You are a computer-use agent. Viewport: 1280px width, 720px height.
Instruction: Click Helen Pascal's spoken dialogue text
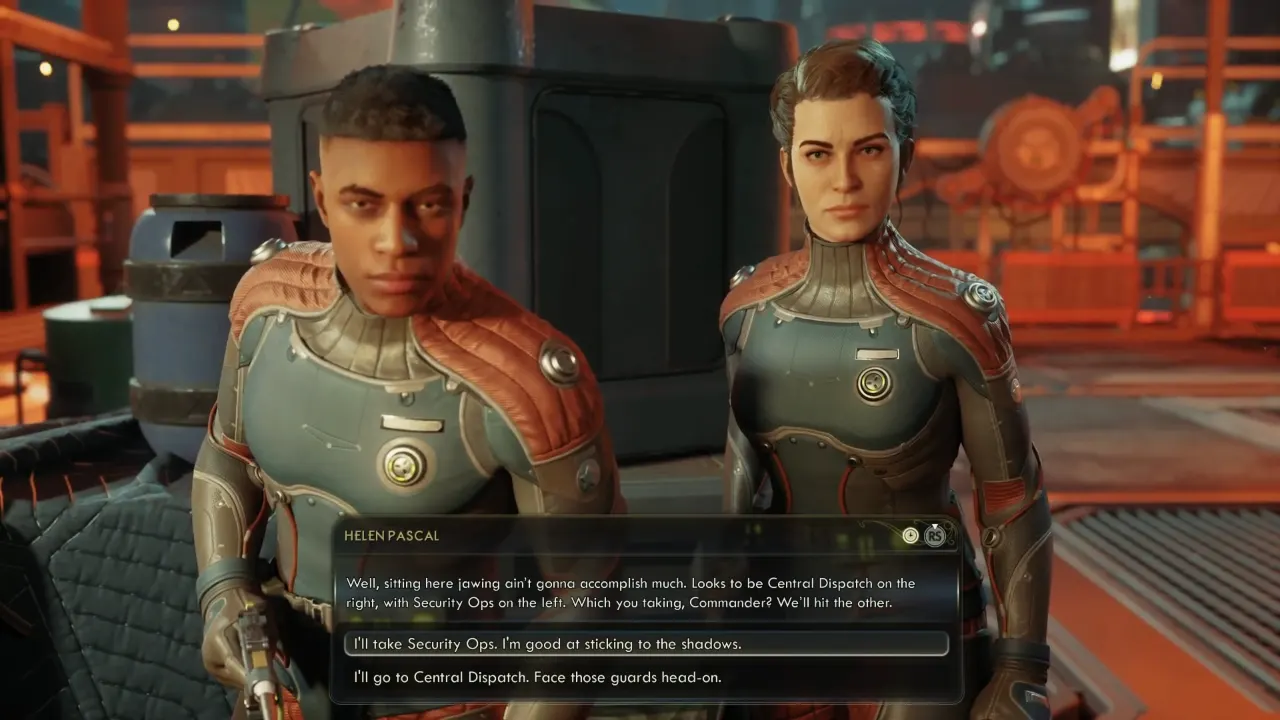coord(630,591)
